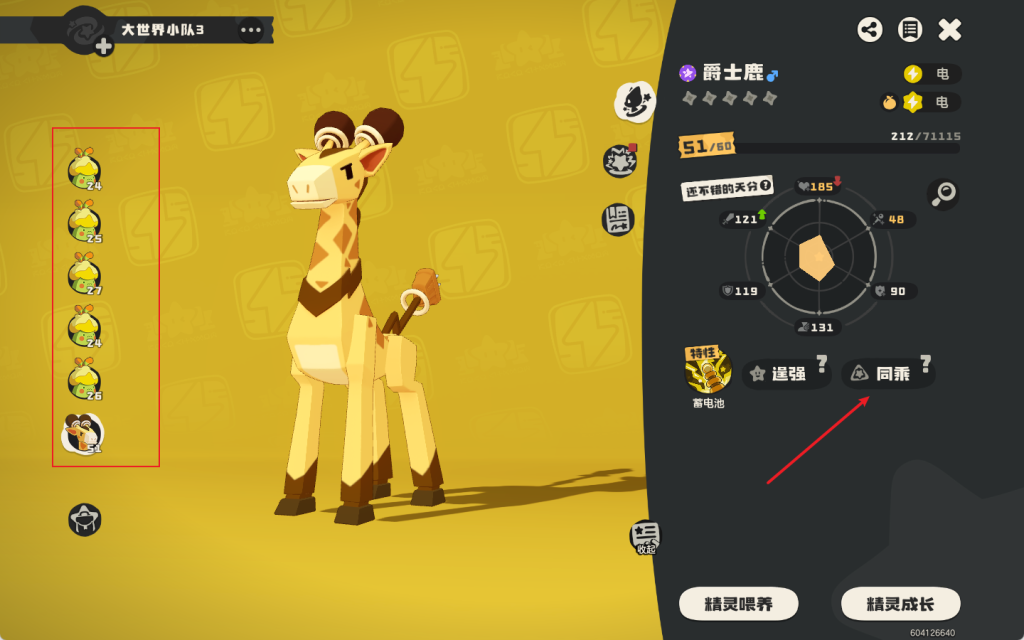Select the level 27 yellow spirit
1024x640 pixels.
point(84,275)
